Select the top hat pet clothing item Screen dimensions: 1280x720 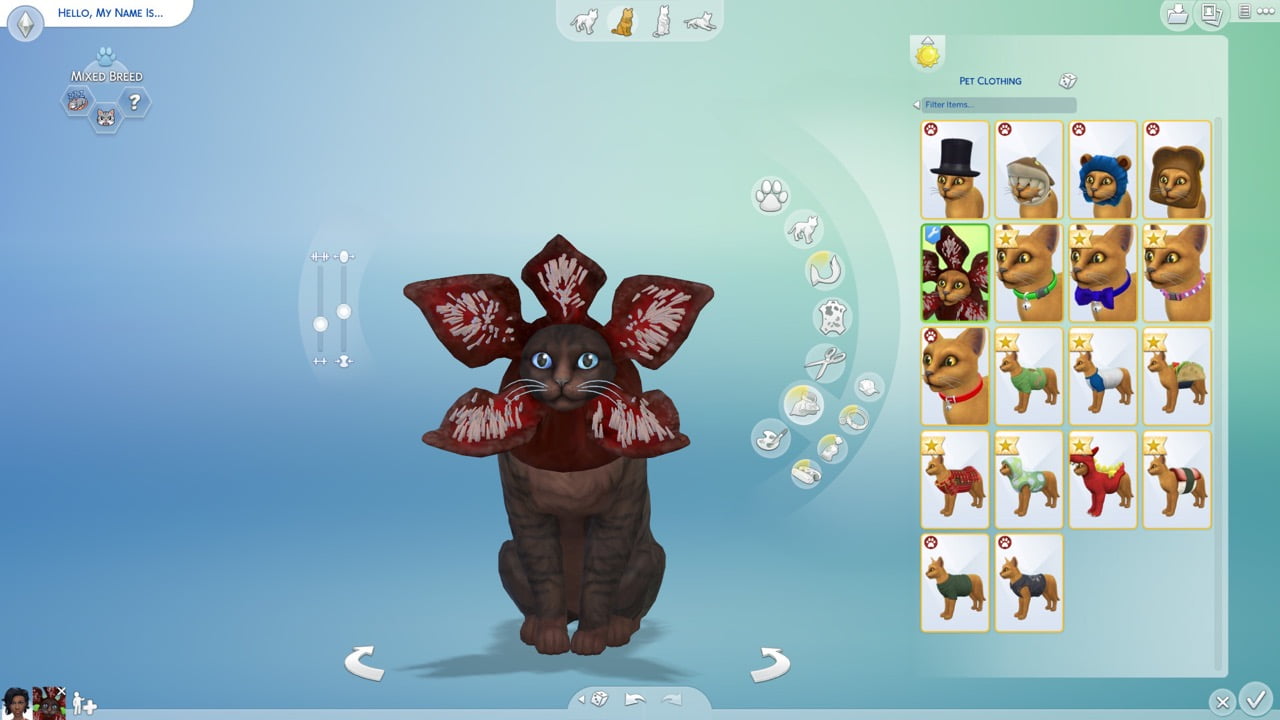point(955,168)
